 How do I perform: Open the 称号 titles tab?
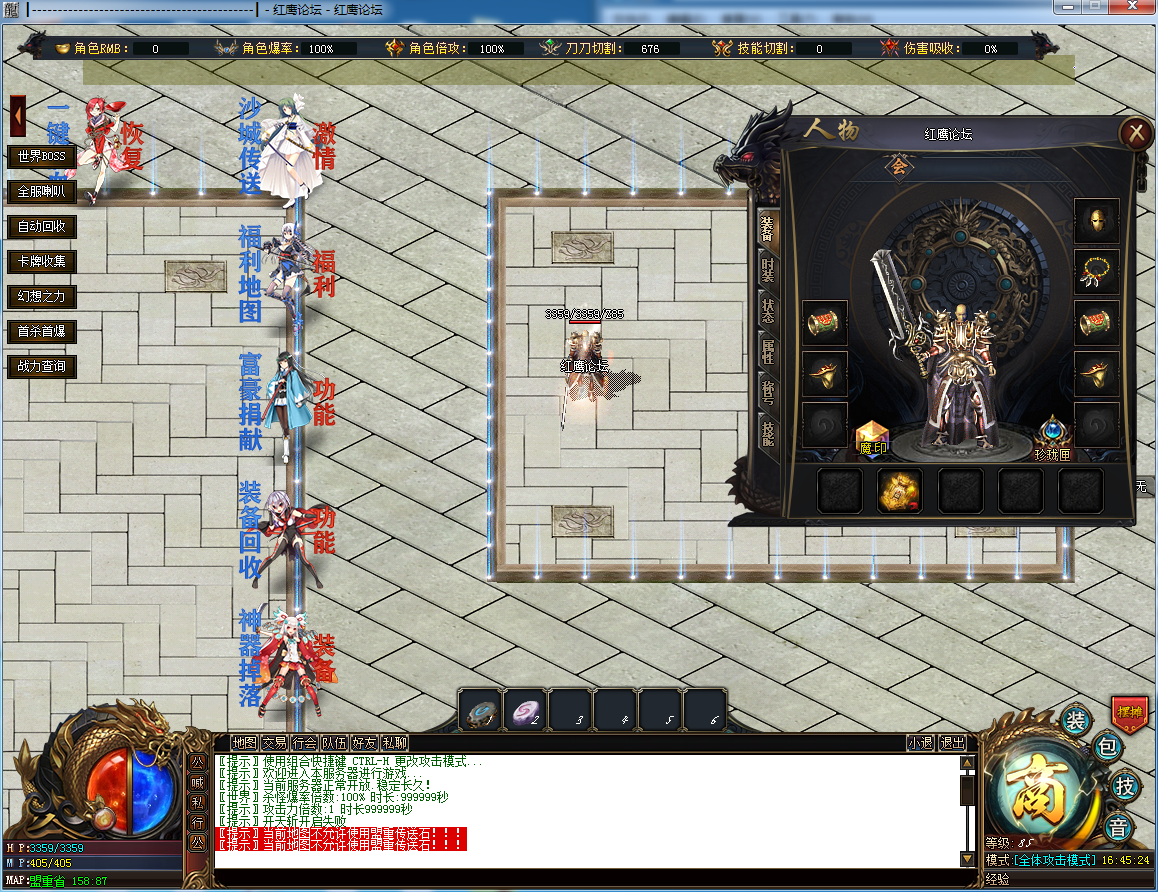[x=767, y=392]
